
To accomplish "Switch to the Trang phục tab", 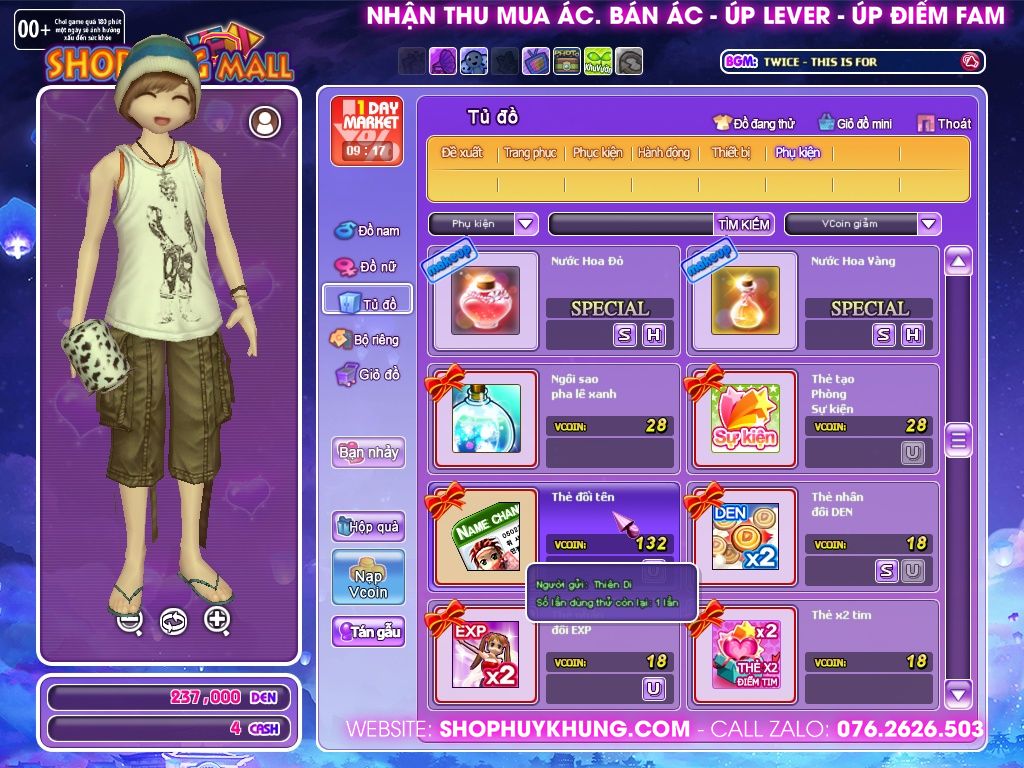I will 530,153.
